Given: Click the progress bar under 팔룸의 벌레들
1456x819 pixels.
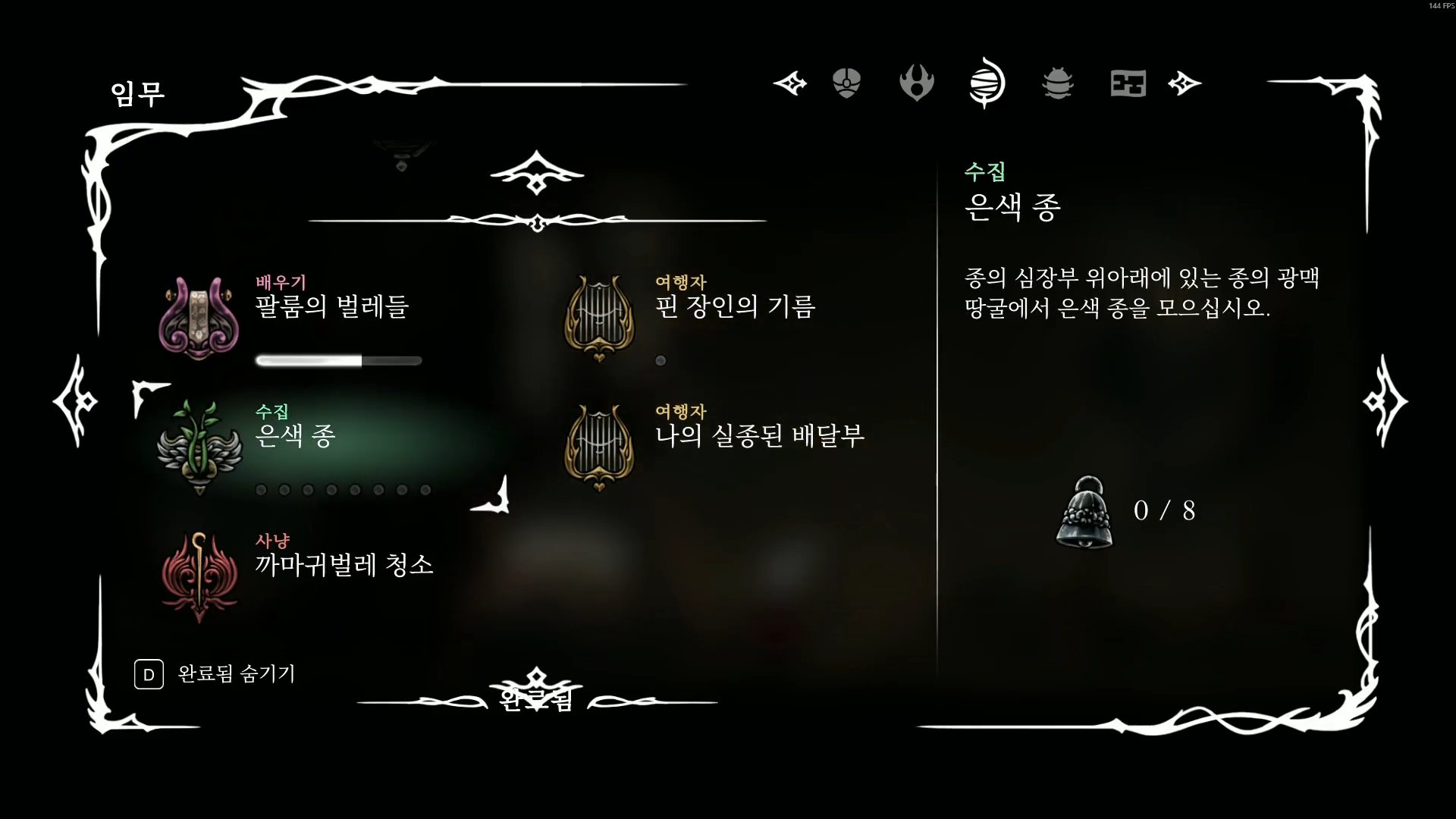Looking at the screenshot, I should (338, 361).
